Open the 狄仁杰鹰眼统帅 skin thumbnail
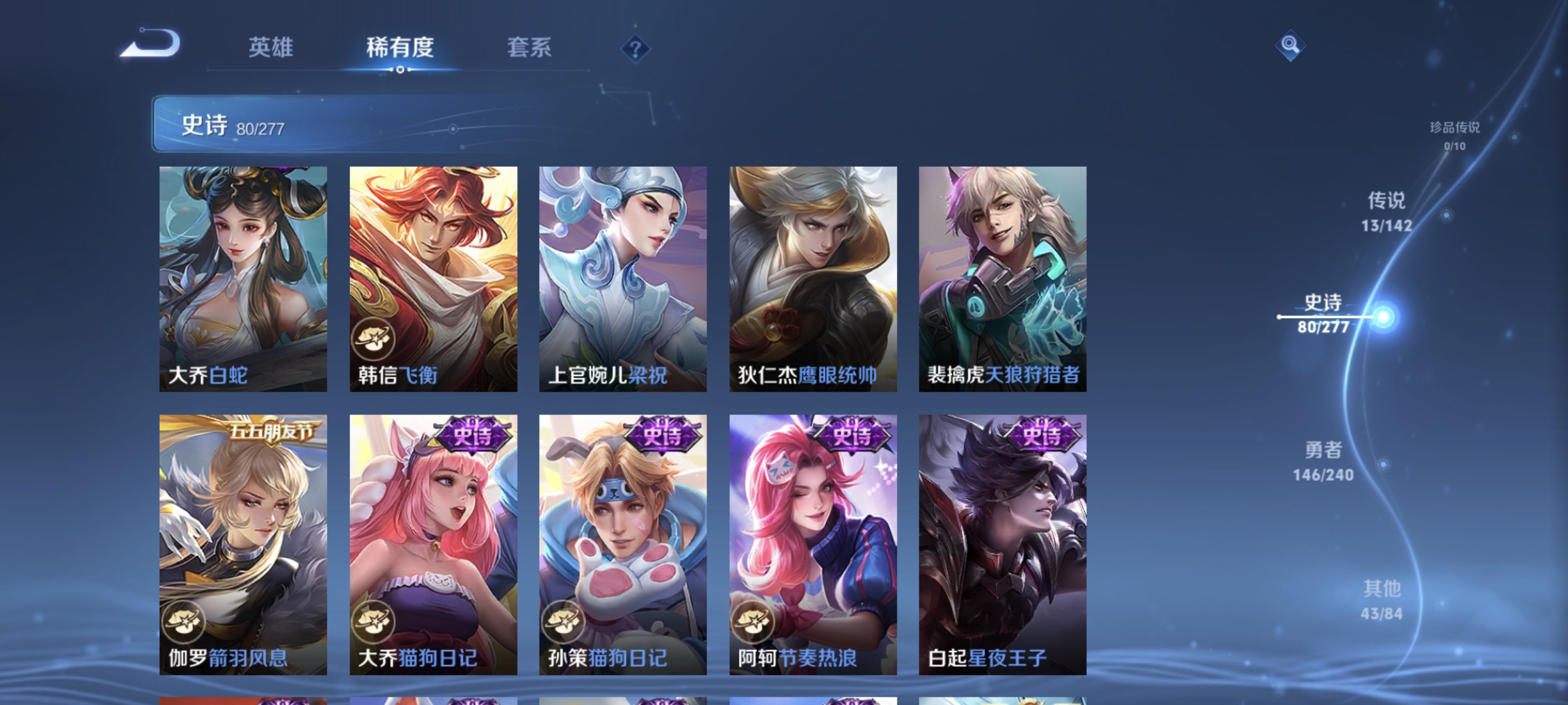Image resolution: width=1568 pixels, height=705 pixels. click(x=812, y=277)
